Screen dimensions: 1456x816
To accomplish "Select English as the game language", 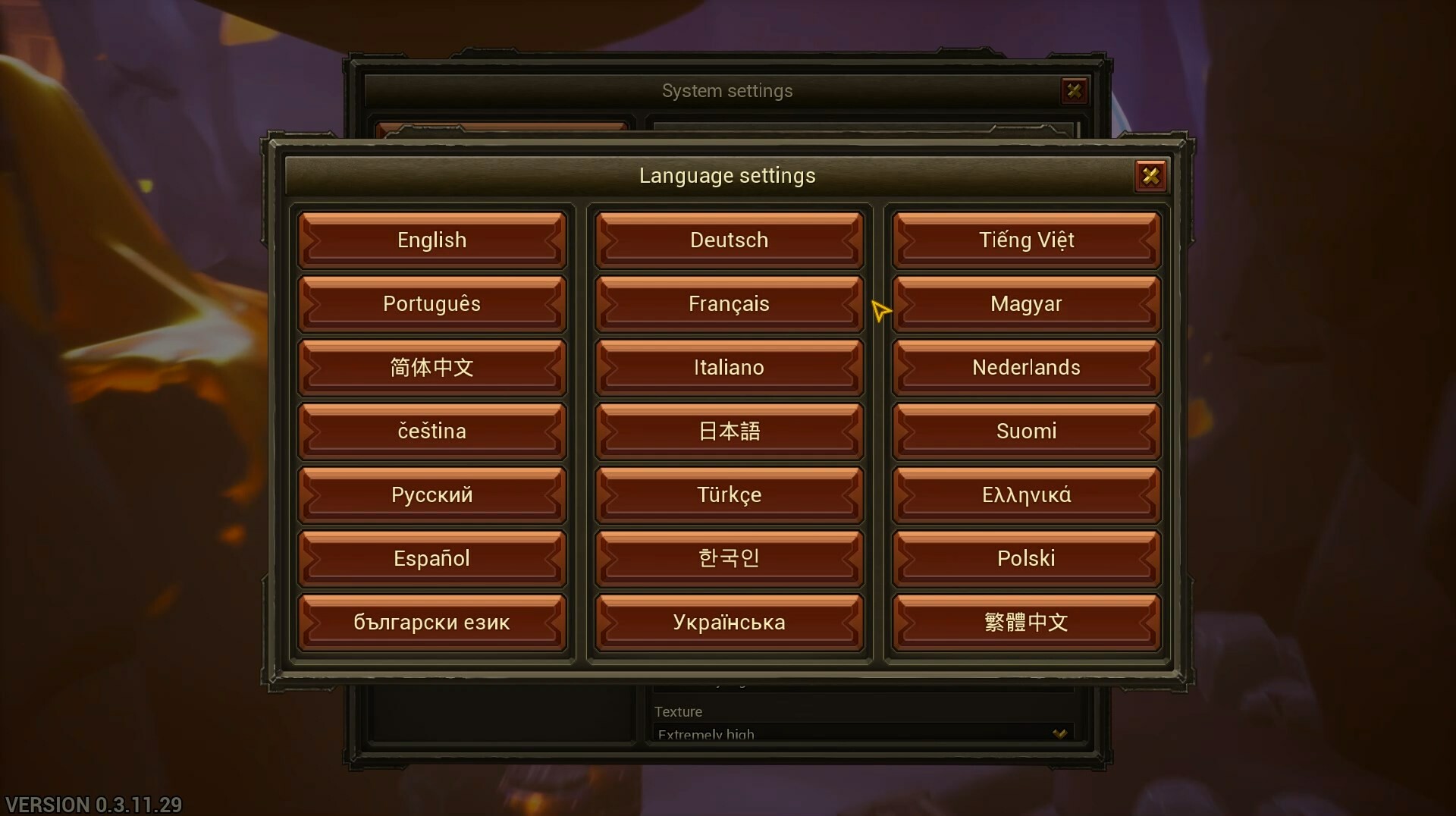I will click(x=431, y=240).
